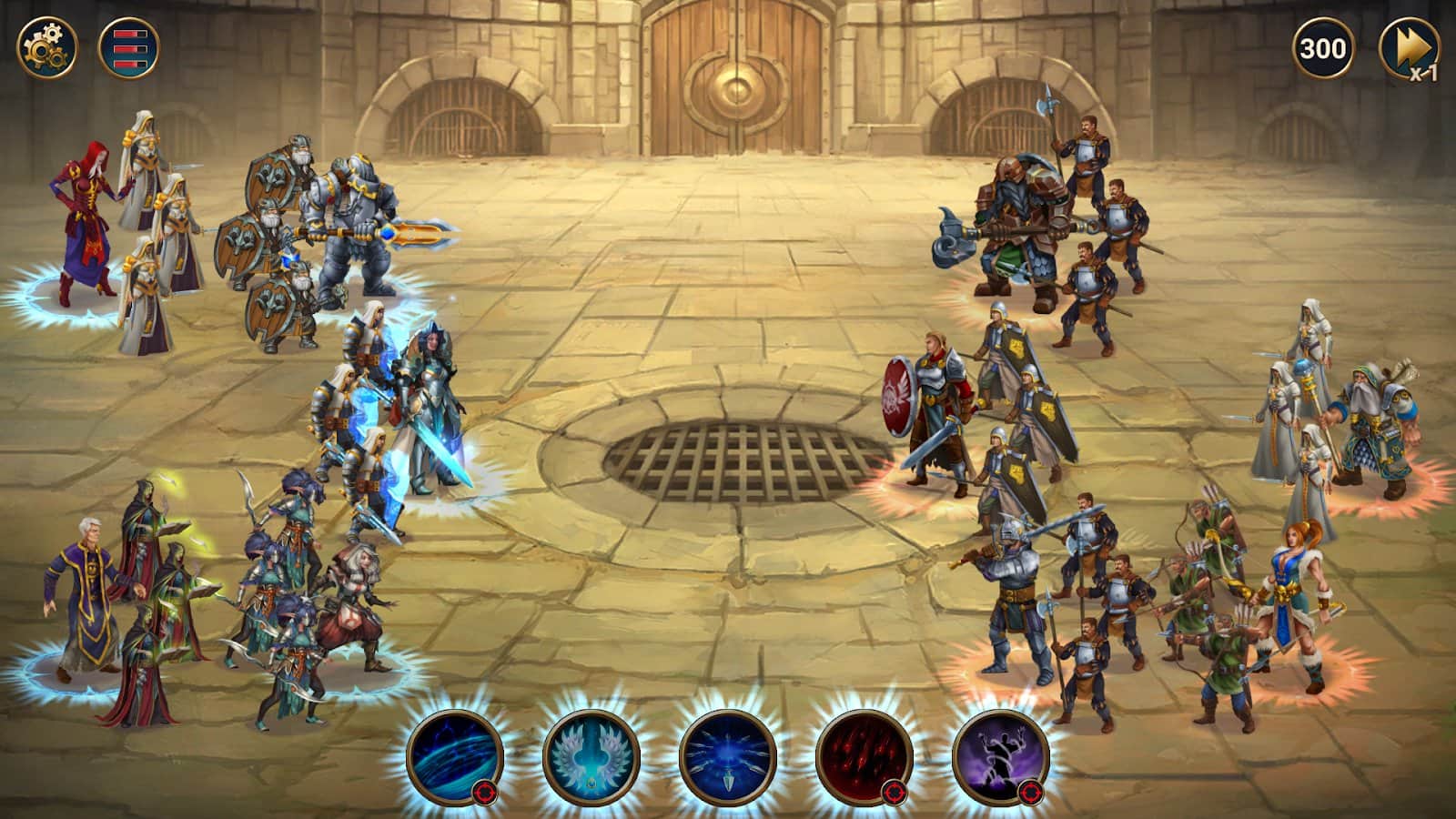Open the gear settings menu
This screenshot has width=1456, height=819.
click(x=47, y=47)
